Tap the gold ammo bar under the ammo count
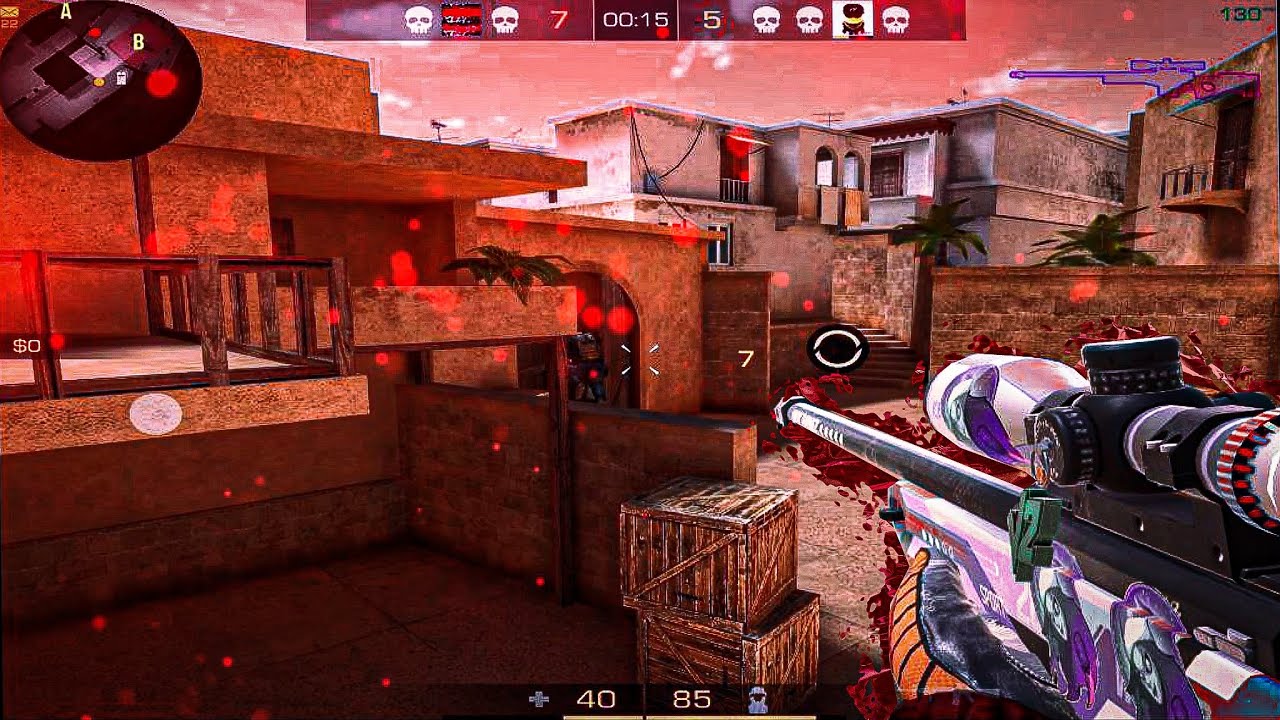The image size is (1280, 720). [600, 716]
